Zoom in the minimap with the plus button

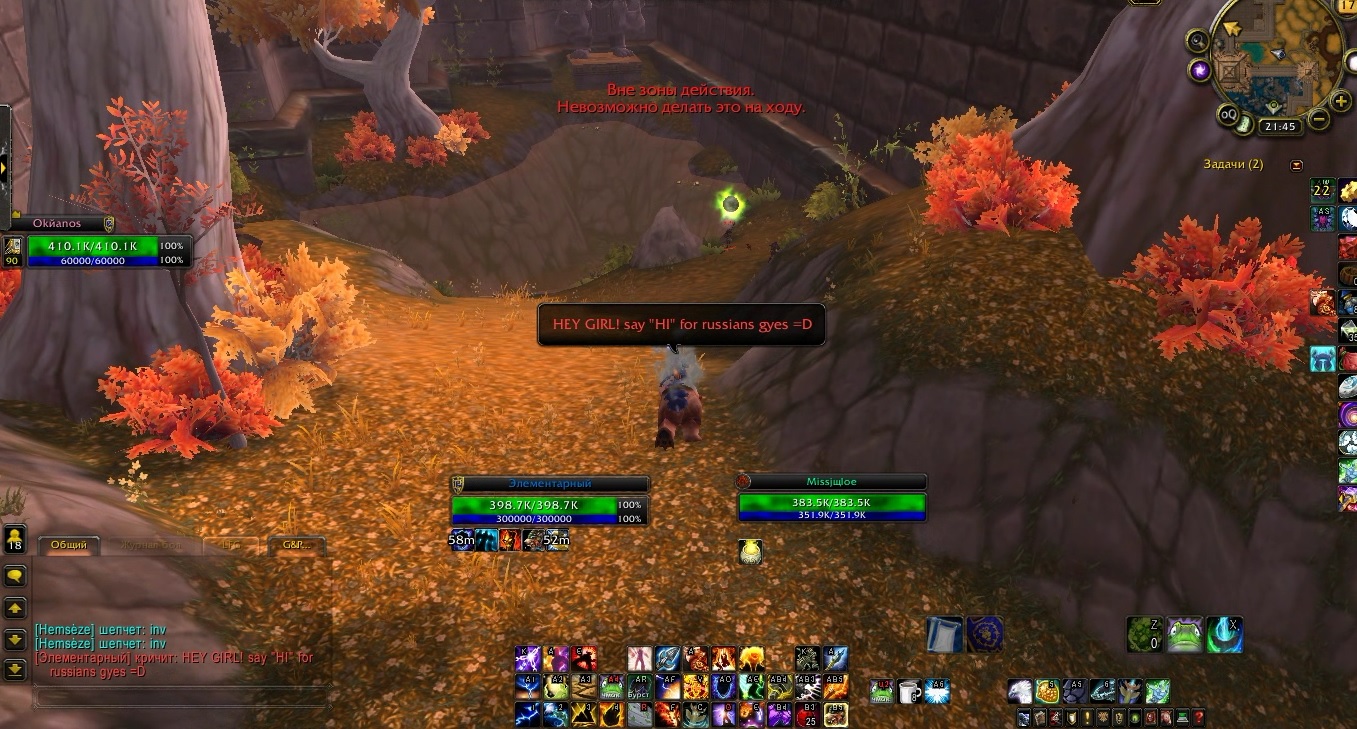[x=1341, y=100]
